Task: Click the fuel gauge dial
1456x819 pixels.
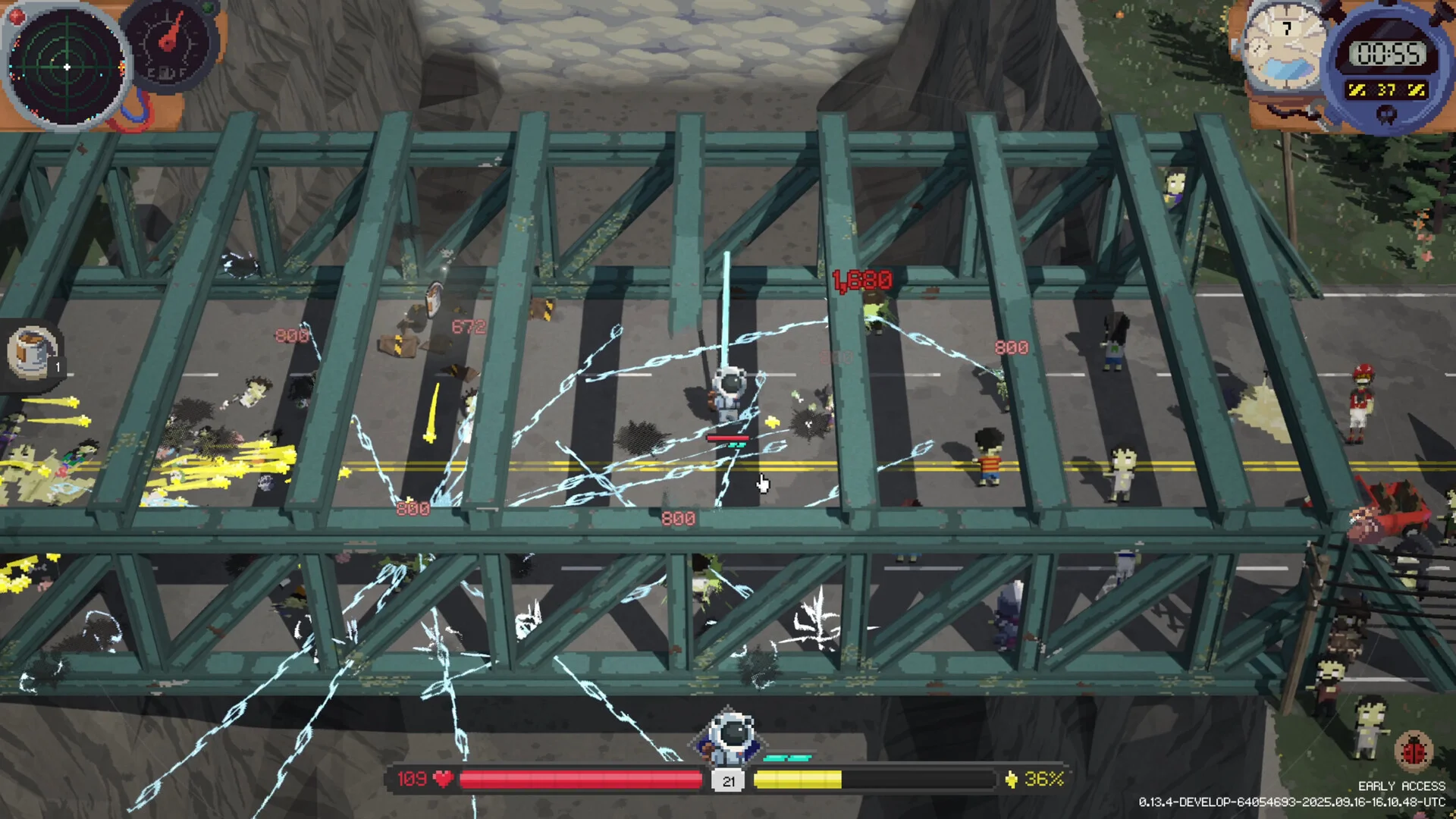Action: [x=169, y=45]
